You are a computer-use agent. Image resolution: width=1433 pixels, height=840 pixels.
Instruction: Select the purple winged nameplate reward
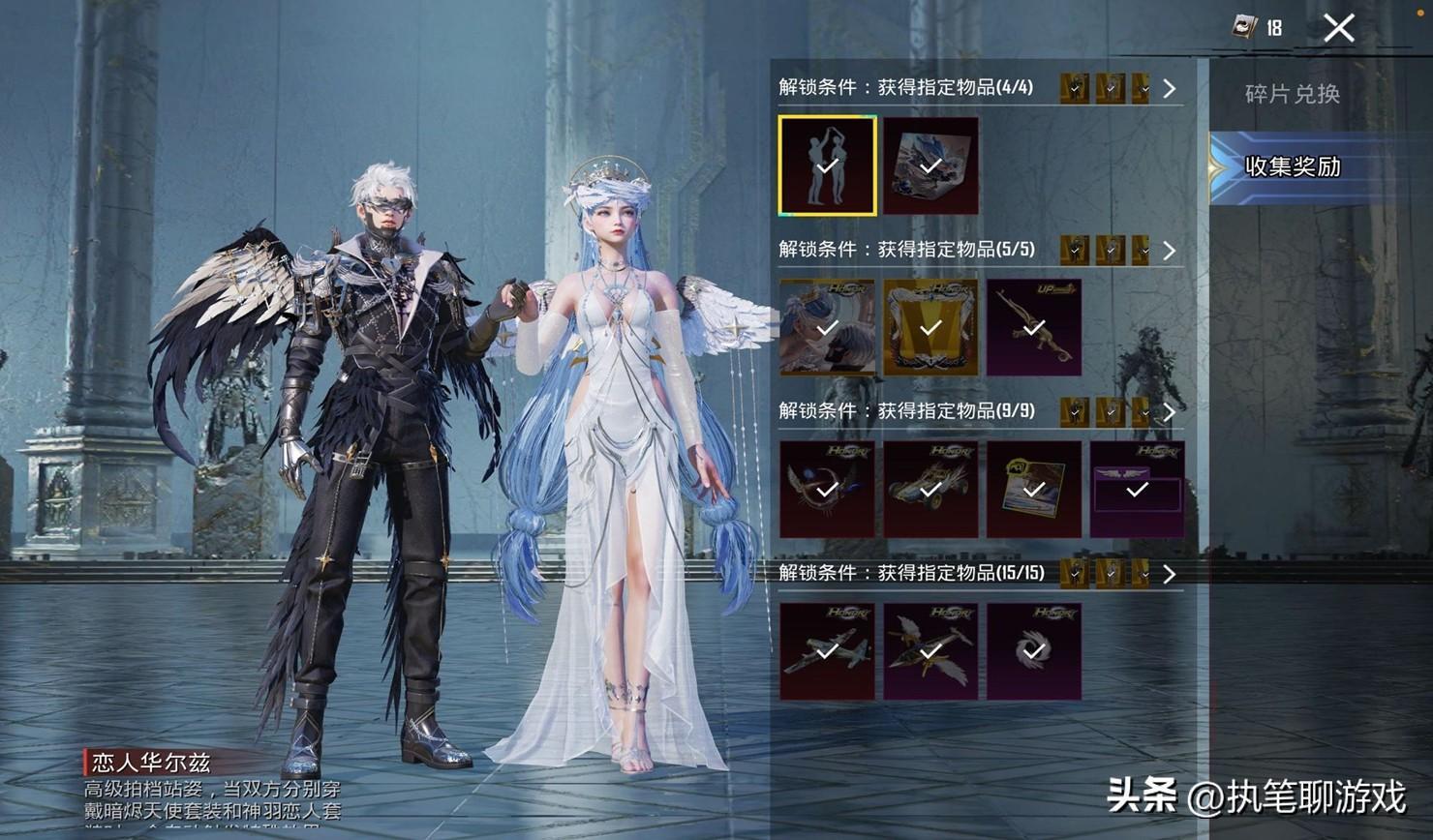(x=1137, y=490)
